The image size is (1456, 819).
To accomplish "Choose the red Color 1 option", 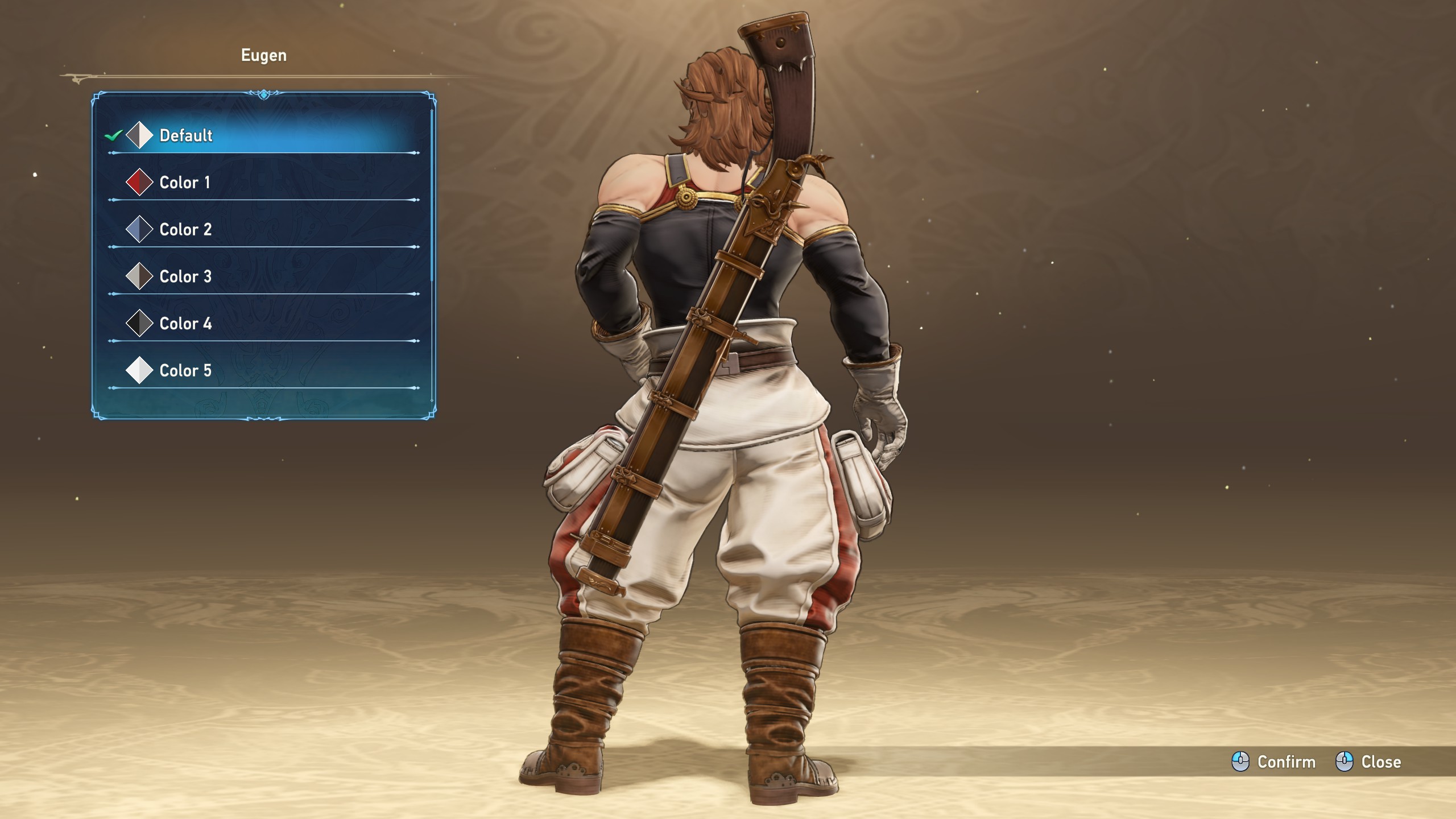I will click(x=184, y=183).
